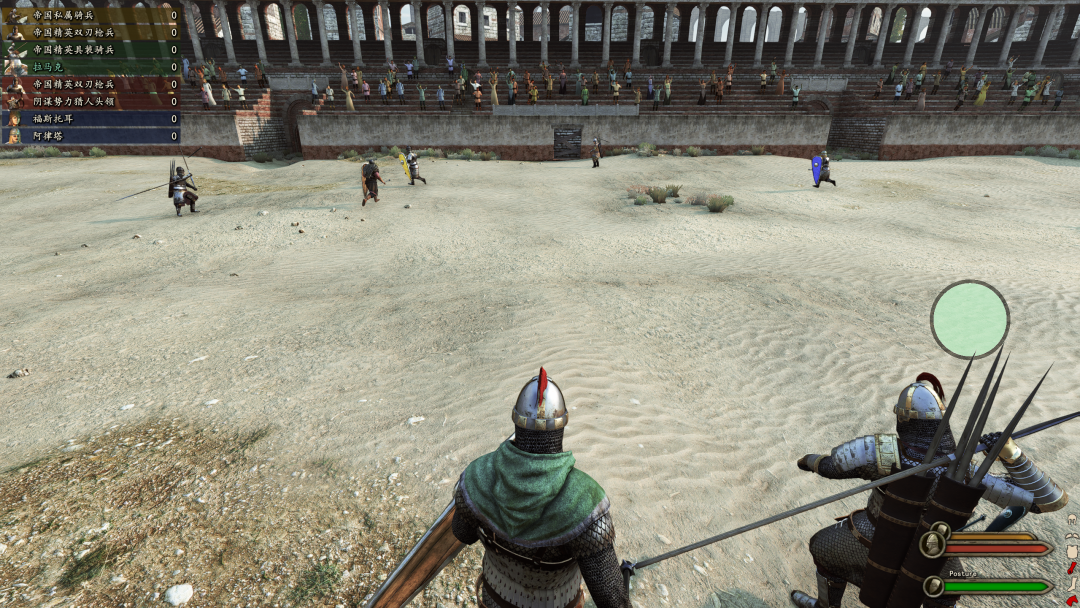Click the red gauntlet armor status icon

(x=1072, y=568)
